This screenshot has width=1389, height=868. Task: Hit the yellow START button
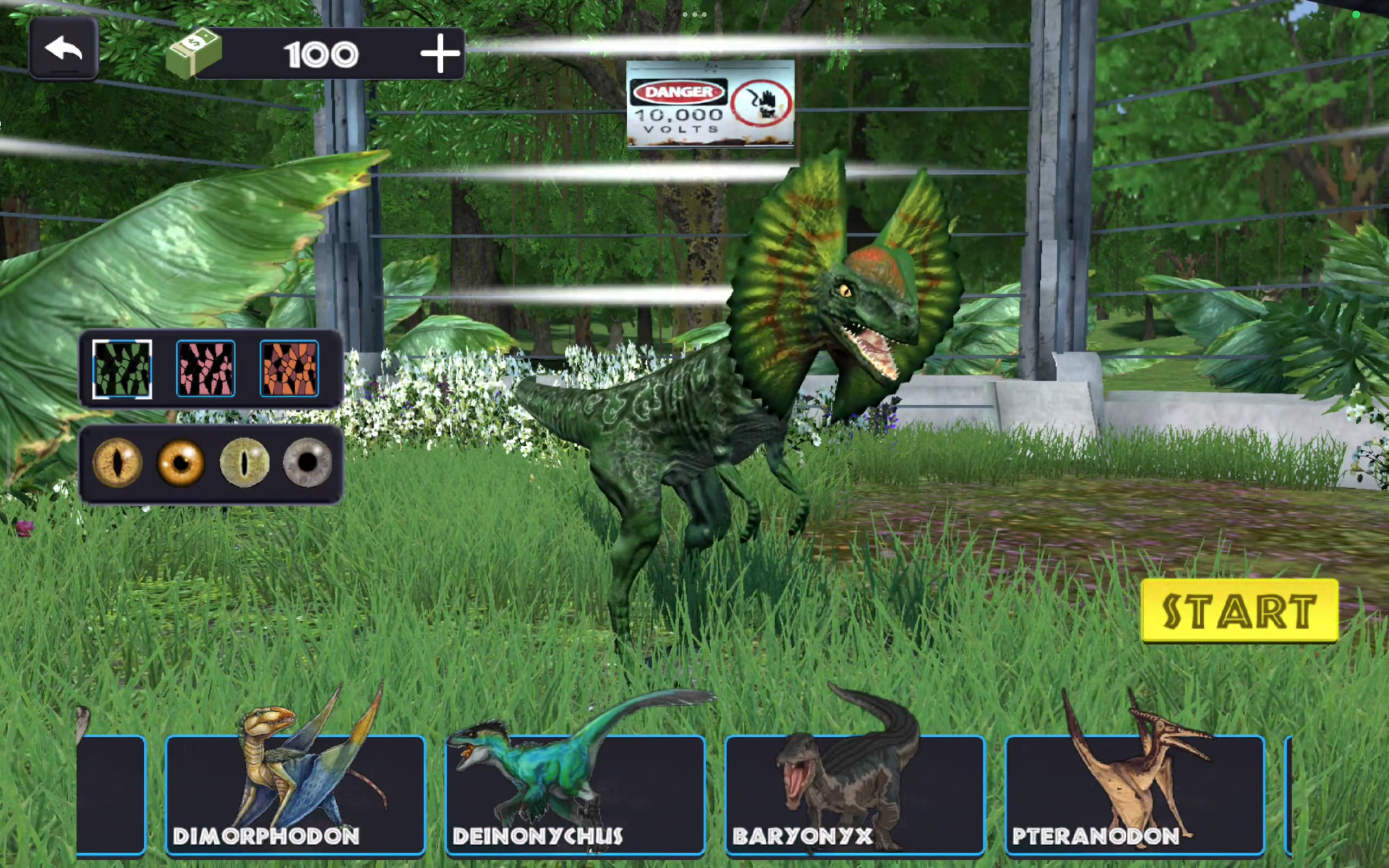(1240, 611)
